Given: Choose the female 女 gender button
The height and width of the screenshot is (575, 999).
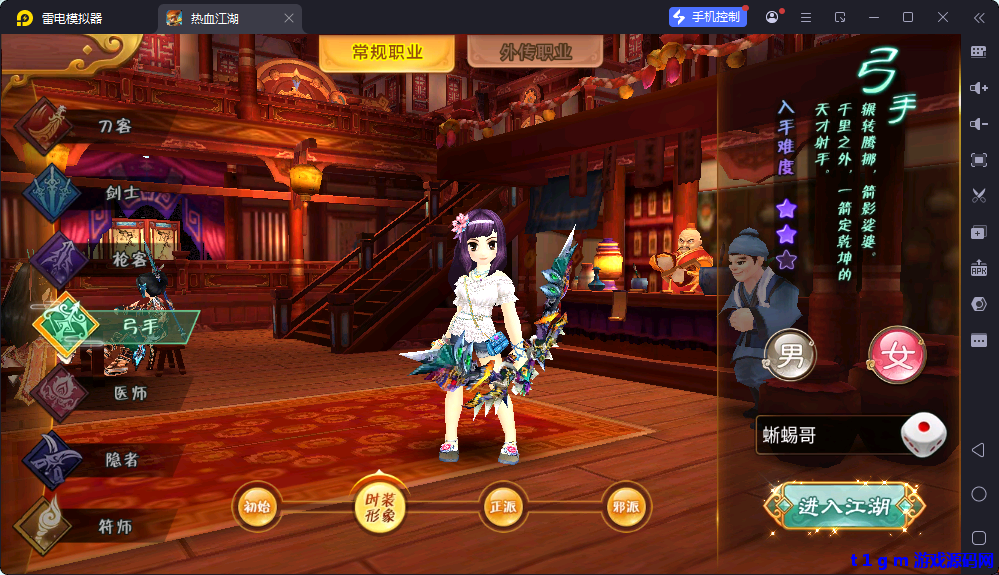Looking at the screenshot, I should [x=896, y=356].
